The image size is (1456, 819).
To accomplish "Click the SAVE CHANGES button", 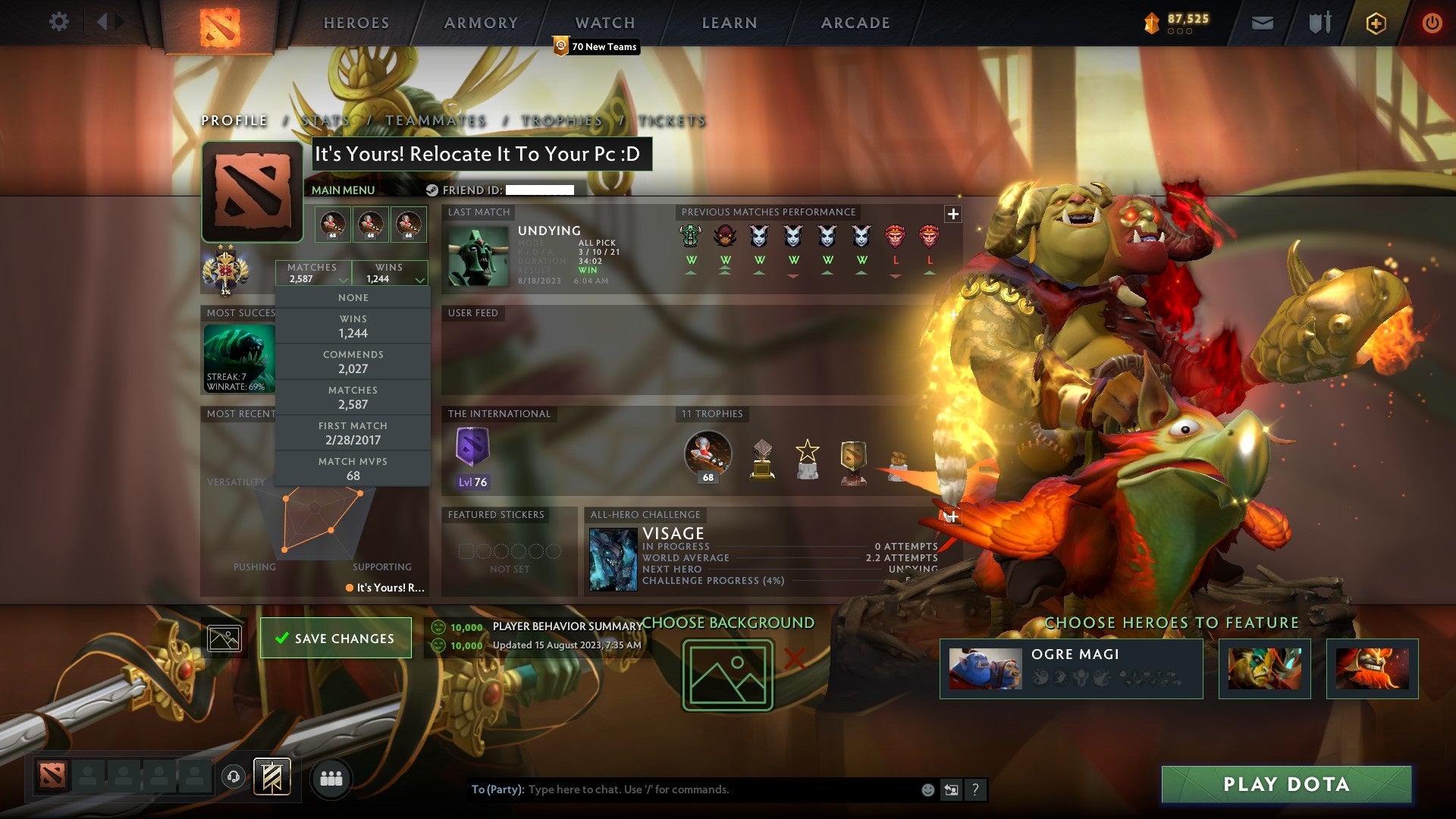I will point(335,638).
